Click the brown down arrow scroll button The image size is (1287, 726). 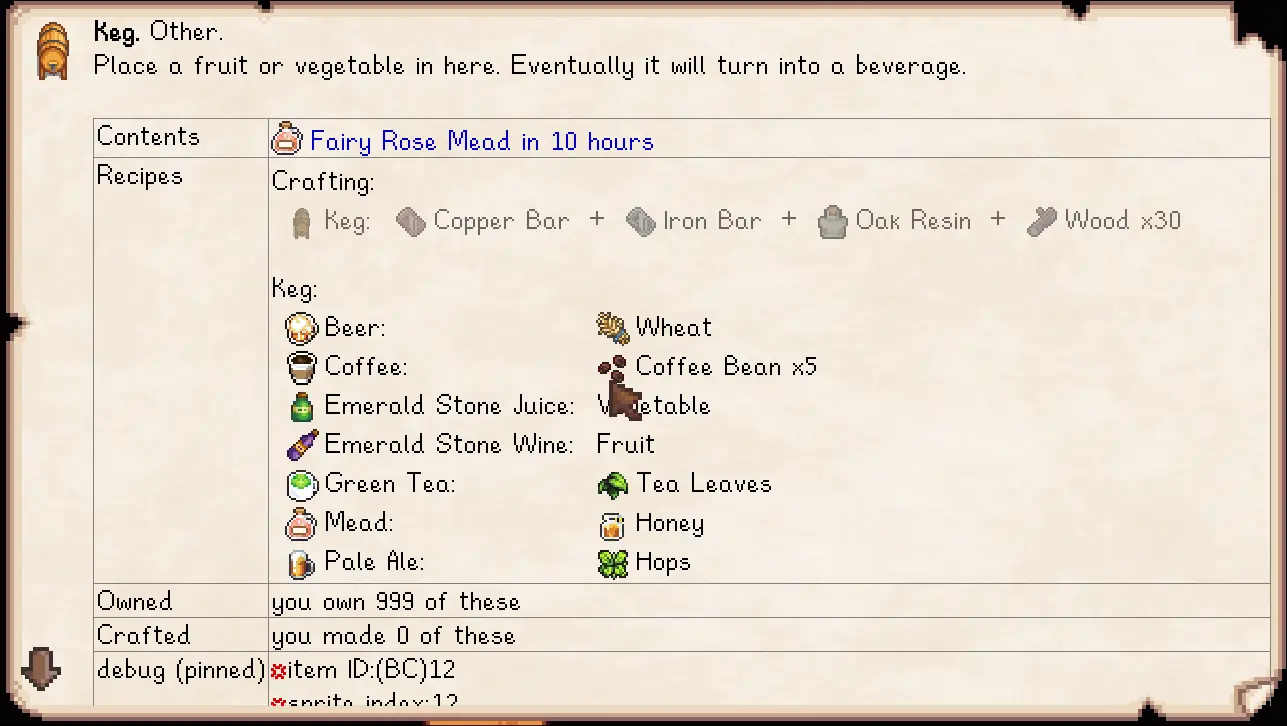41,668
